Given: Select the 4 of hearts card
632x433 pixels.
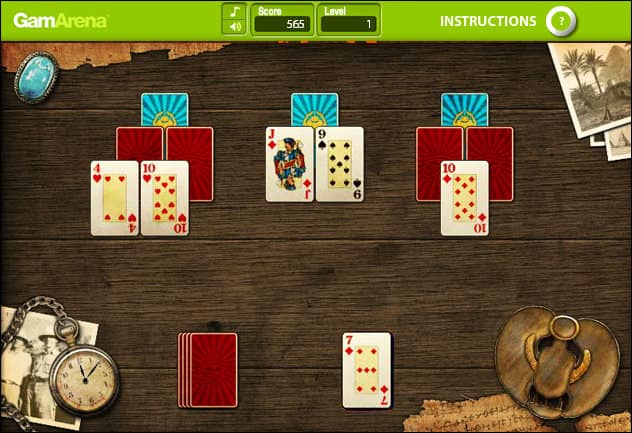Looking at the screenshot, I should pyautogui.click(x=114, y=198).
